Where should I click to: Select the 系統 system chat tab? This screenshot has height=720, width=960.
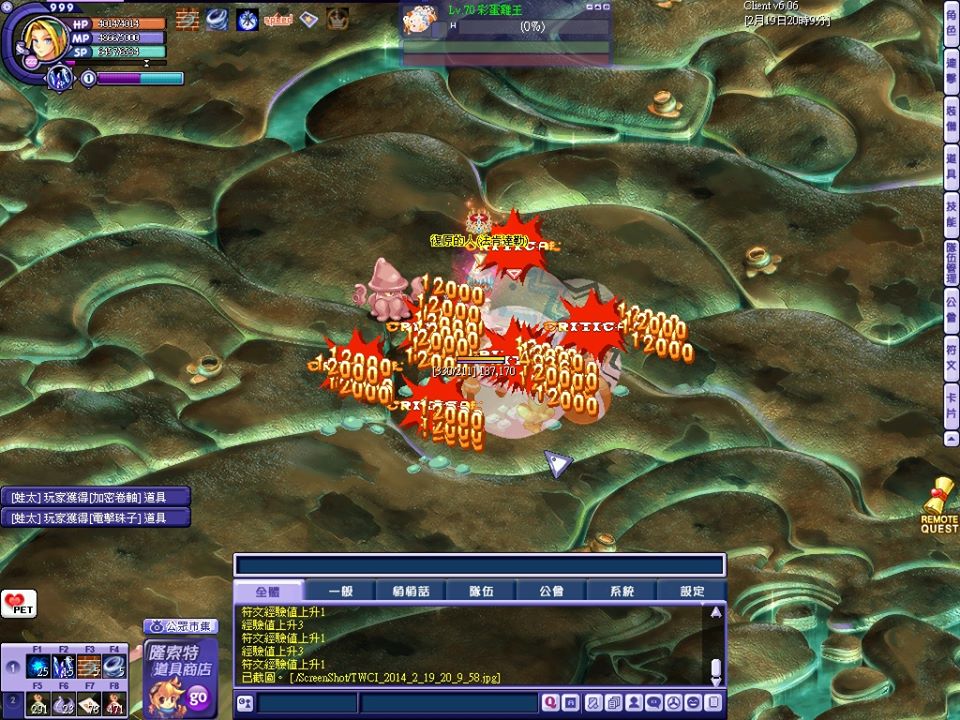(622, 591)
